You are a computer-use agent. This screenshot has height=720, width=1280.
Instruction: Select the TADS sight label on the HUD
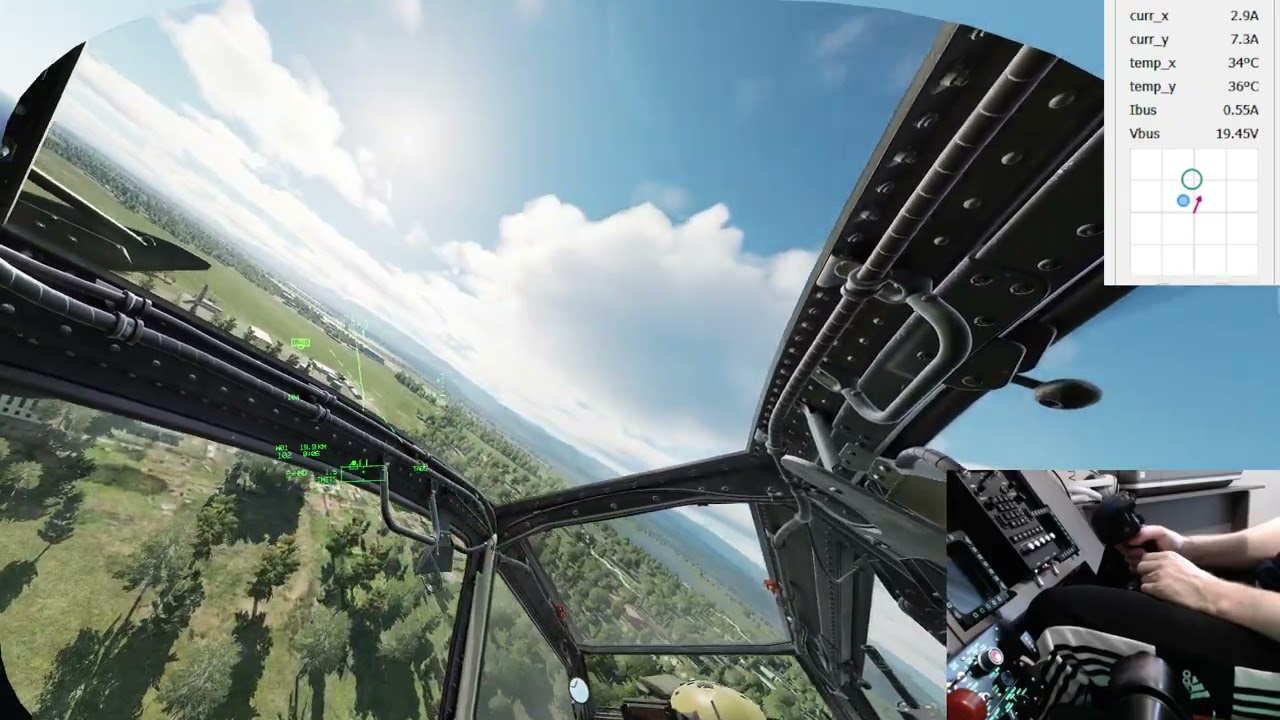[420, 467]
